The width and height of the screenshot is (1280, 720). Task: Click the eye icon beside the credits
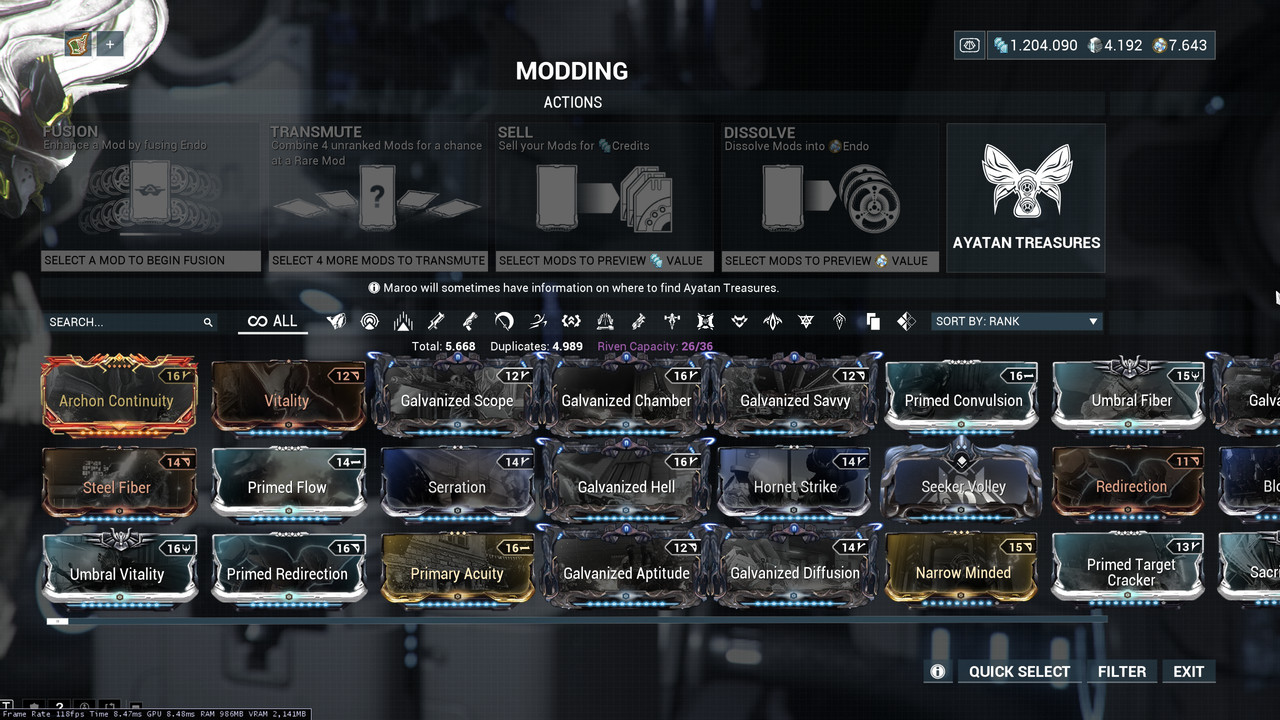pyautogui.click(x=969, y=45)
